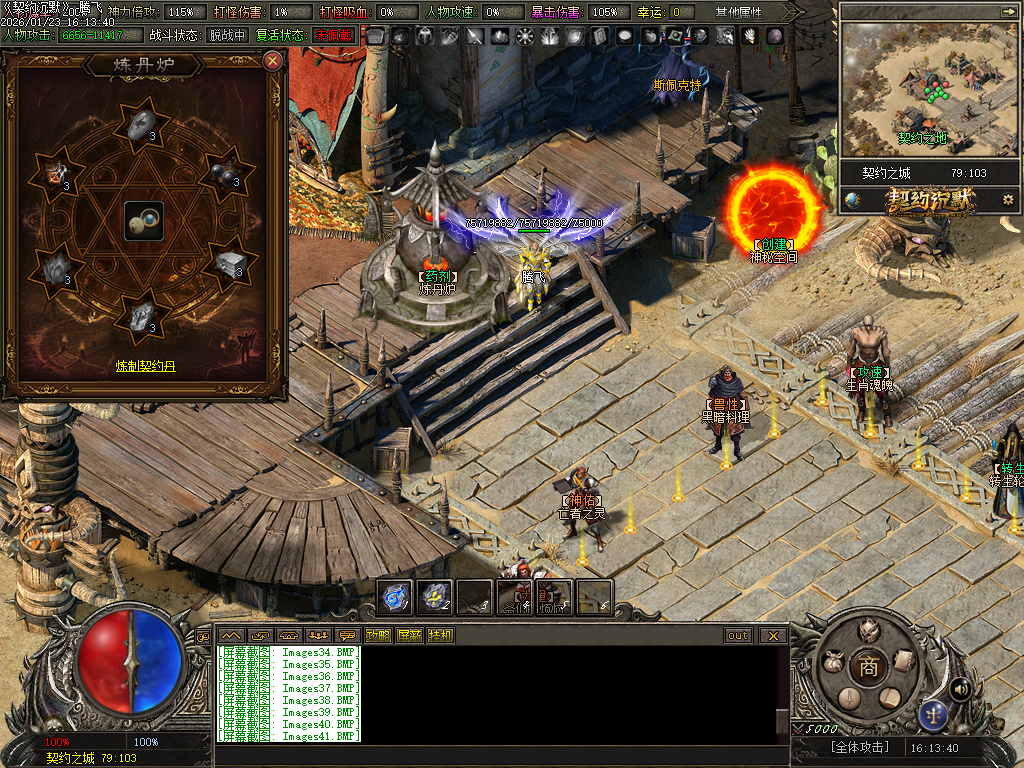Toggle minimap with the arrow button
This screenshot has width=1024, height=768.
pyautogui.click(x=1005, y=11)
